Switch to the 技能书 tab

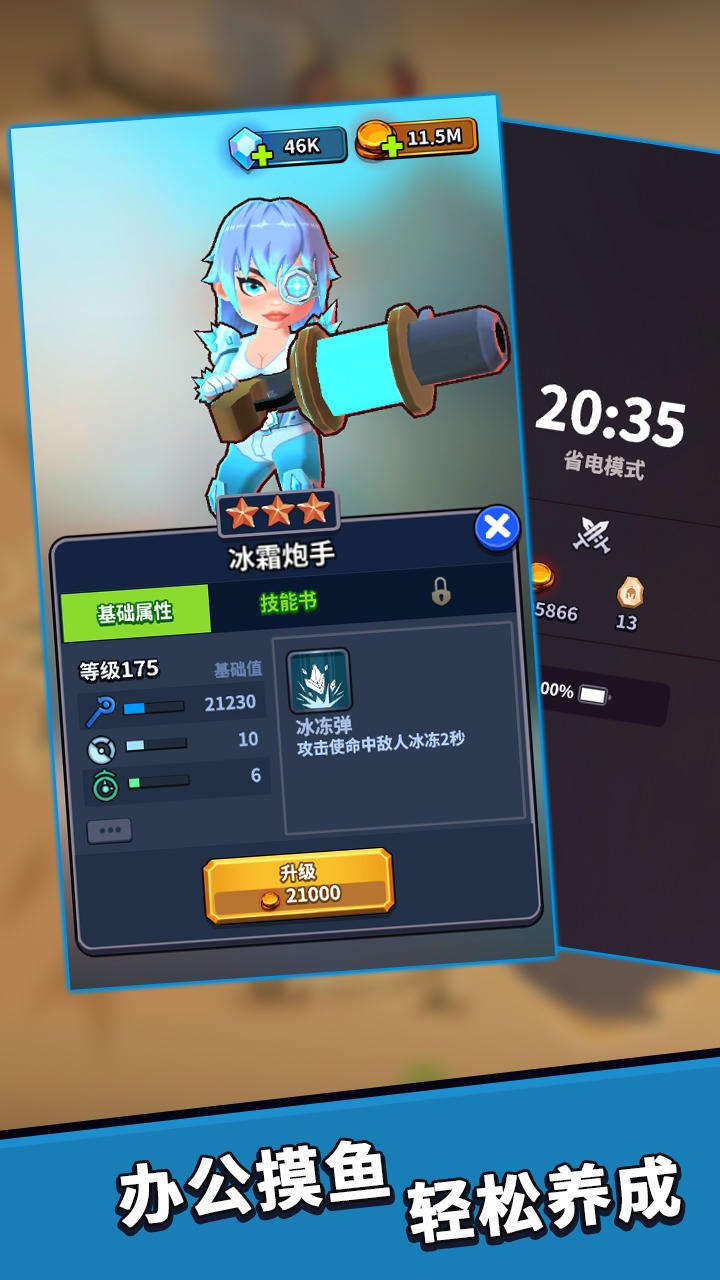pyautogui.click(x=289, y=601)
